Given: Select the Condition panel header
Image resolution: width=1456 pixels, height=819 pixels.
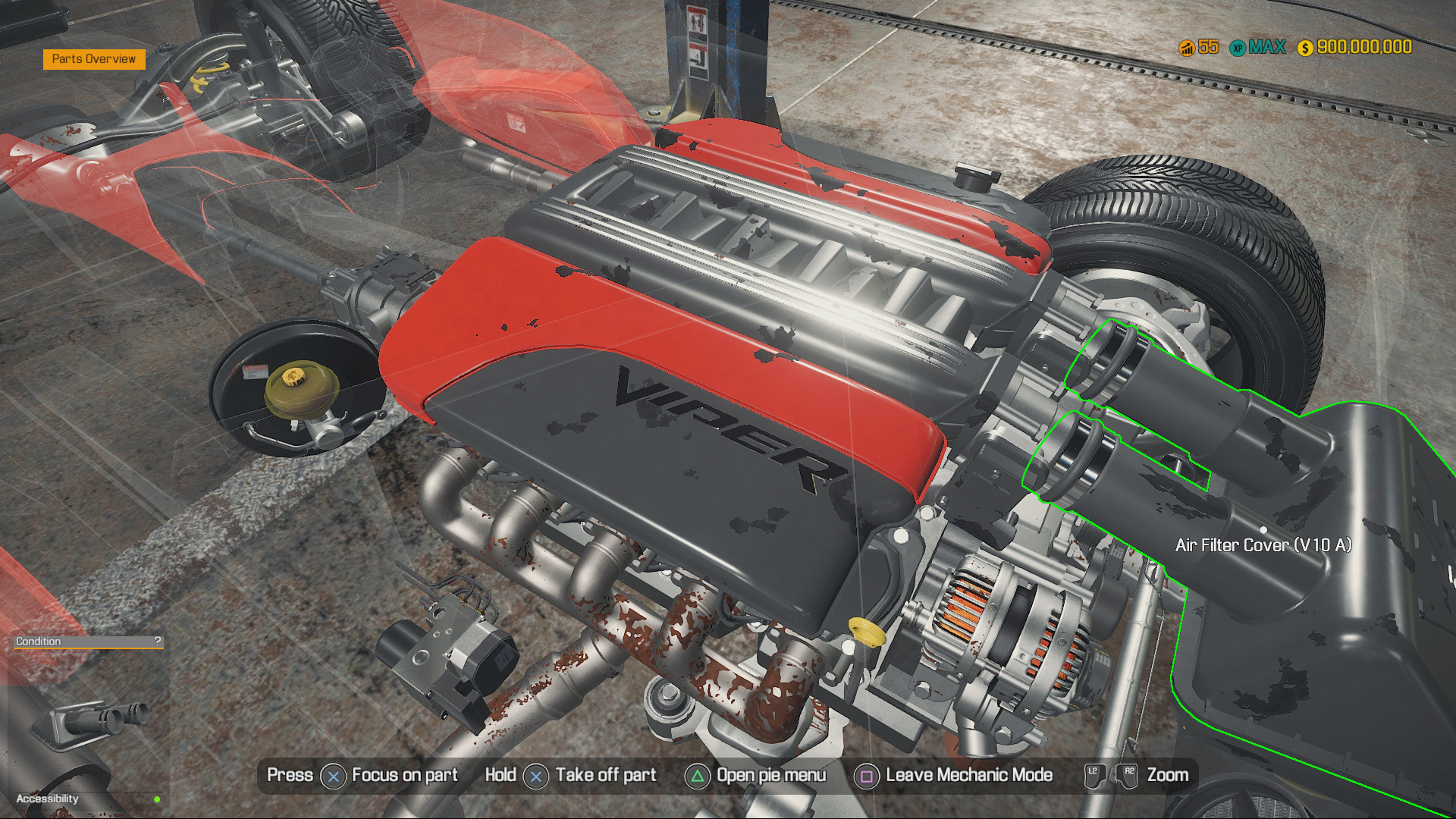Looking at the screenshot, I should point(38,641).
